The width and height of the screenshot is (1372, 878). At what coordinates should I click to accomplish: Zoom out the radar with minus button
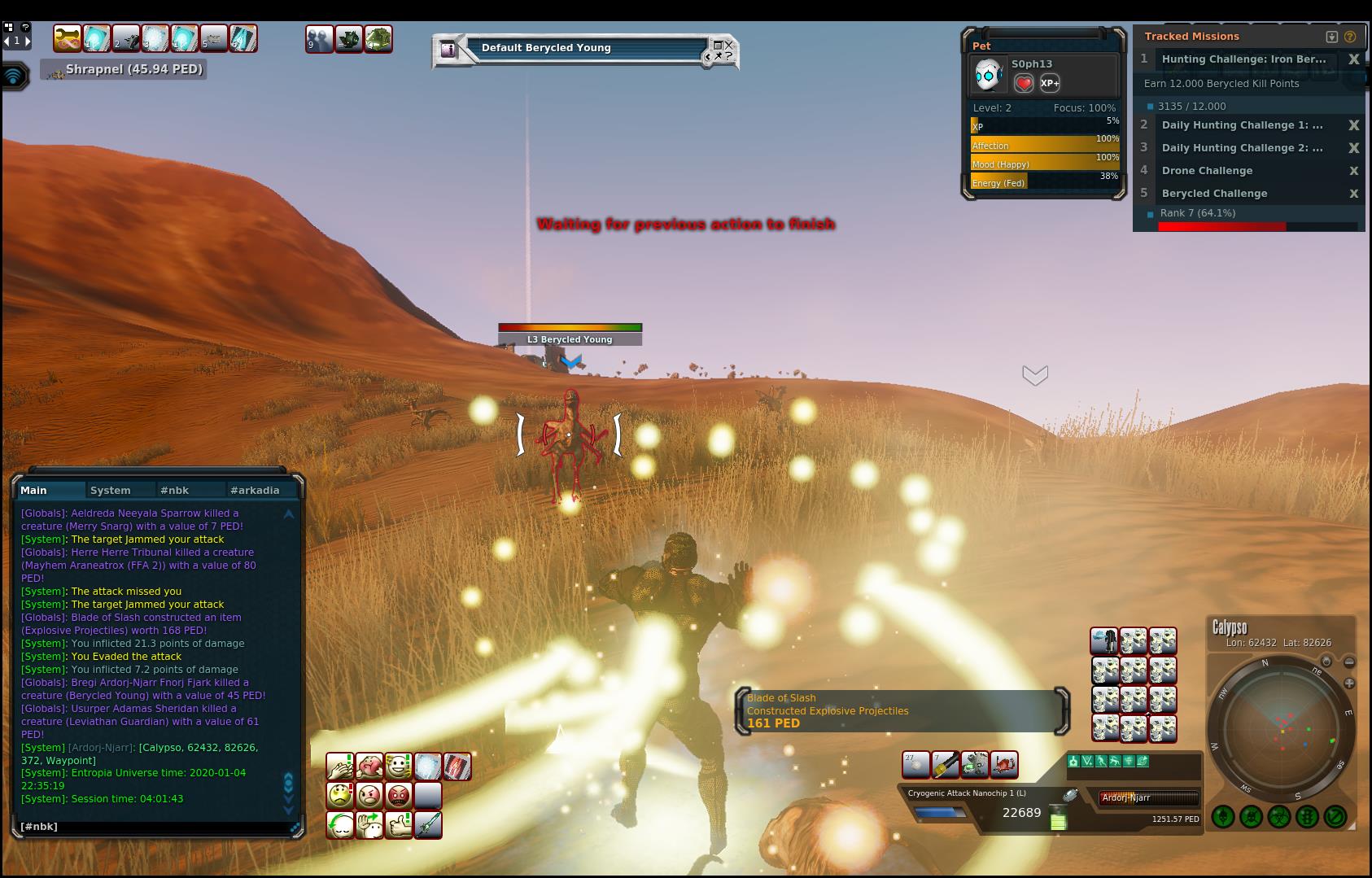coord(1349,662)
